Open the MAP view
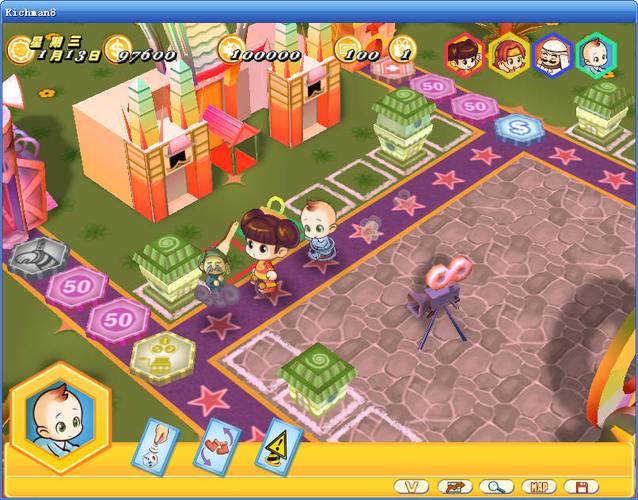The height and width of the screenshot is (500, 638). 539,486
